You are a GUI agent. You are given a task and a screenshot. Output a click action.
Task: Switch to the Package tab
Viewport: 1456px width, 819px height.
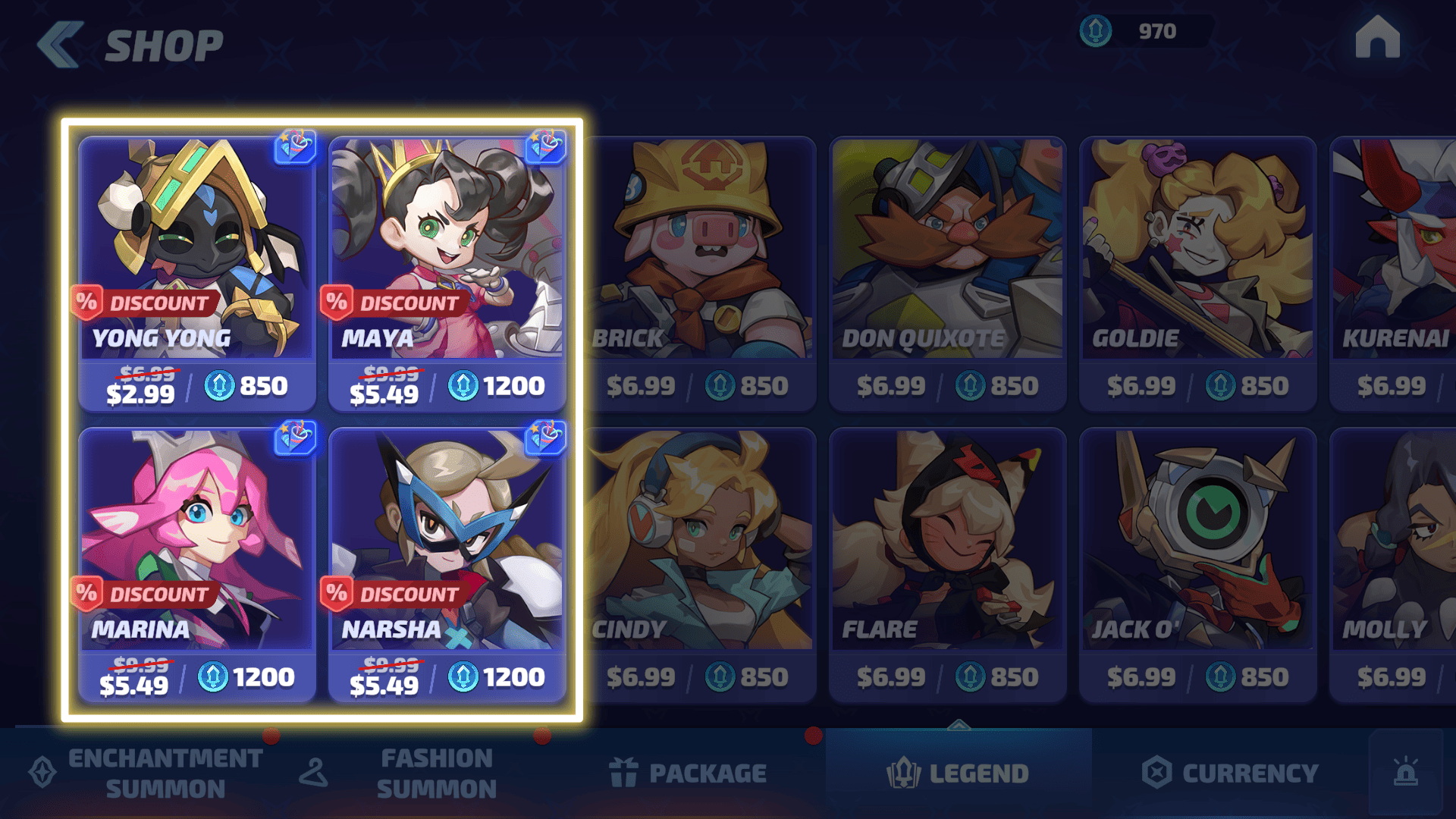pyautogui.click(x=689, y=773)
